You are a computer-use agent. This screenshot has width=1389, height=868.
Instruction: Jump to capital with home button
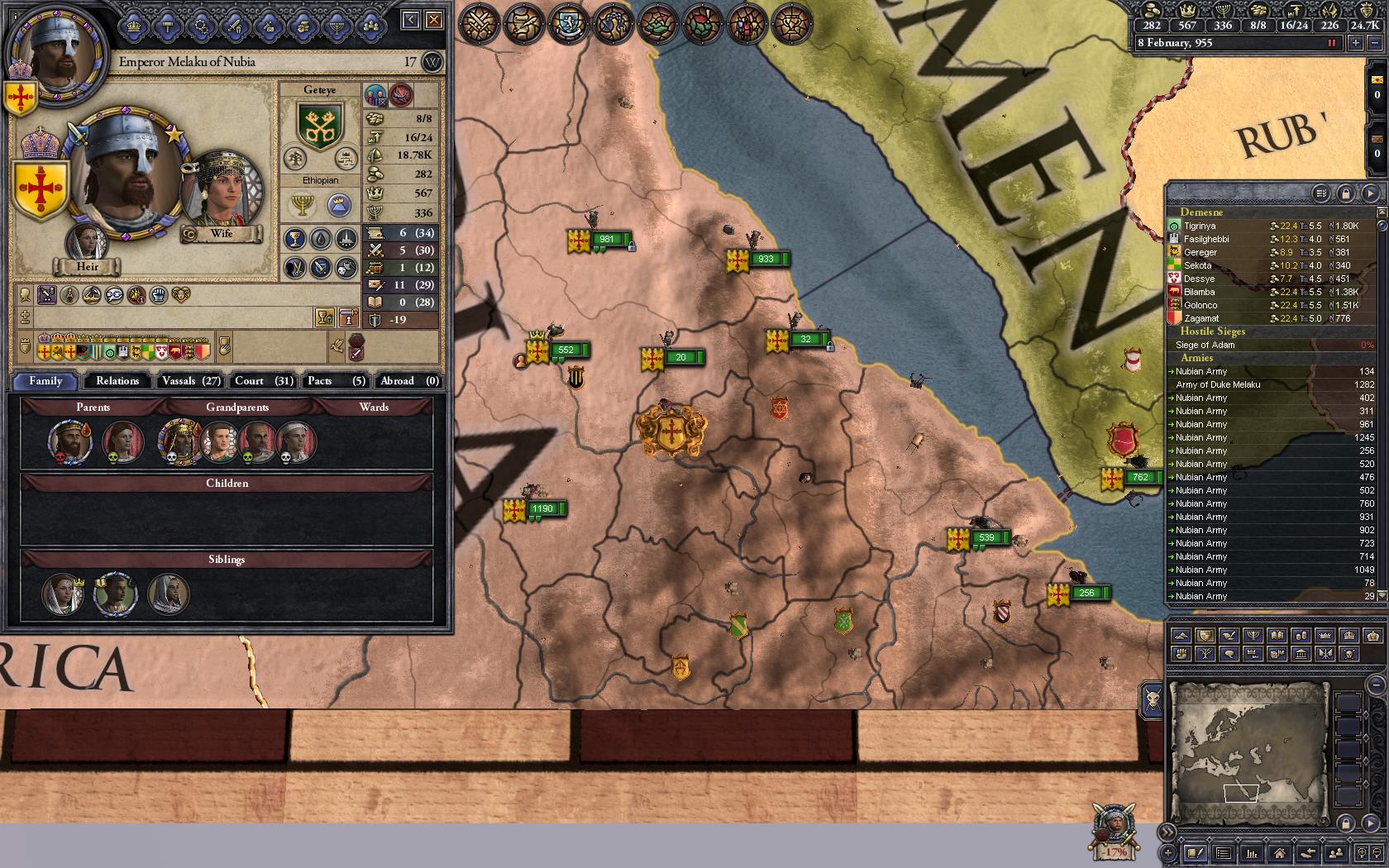[1279, 853]
